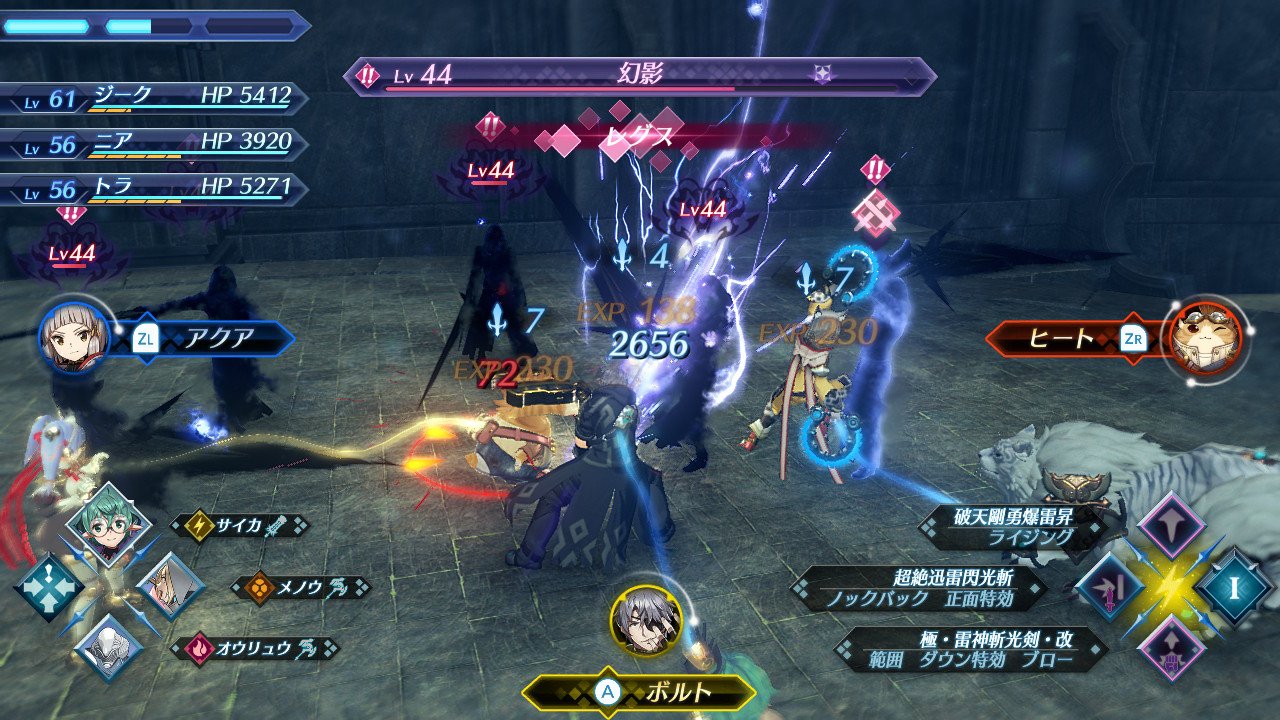Image resolution: width=1280 pixels, height=720 pixels.
Task: Trigger the ヒート blade combo portrait
Action: (x=1206, y=338)
